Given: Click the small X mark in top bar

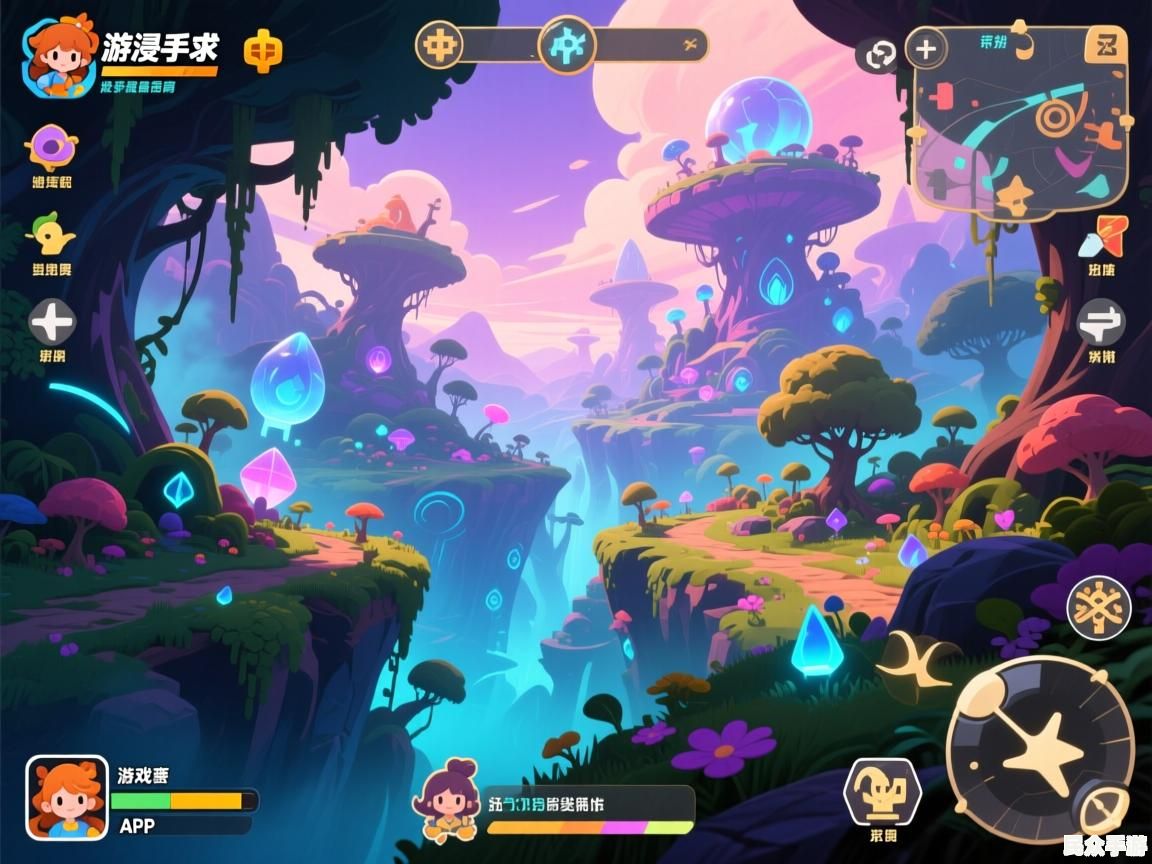Looking at the screenshot, I should tap(689, 44).
